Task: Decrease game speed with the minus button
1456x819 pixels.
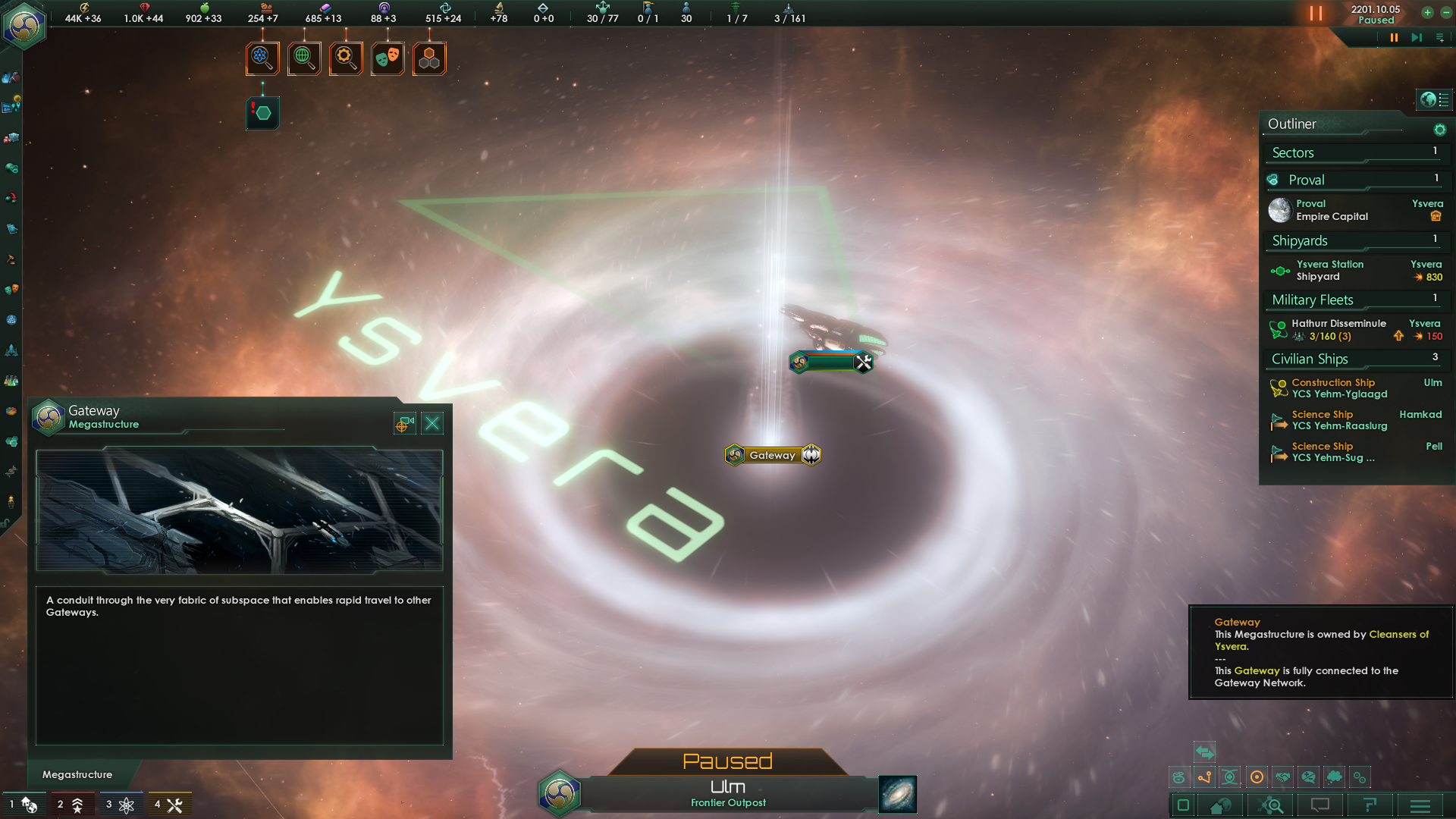Action: 1446,12
